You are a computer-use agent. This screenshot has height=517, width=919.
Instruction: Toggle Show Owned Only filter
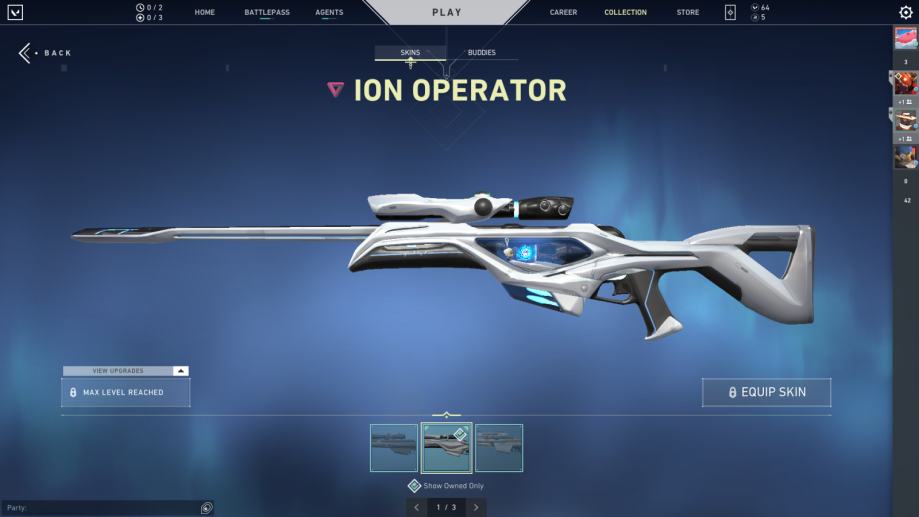pos(414,486)
